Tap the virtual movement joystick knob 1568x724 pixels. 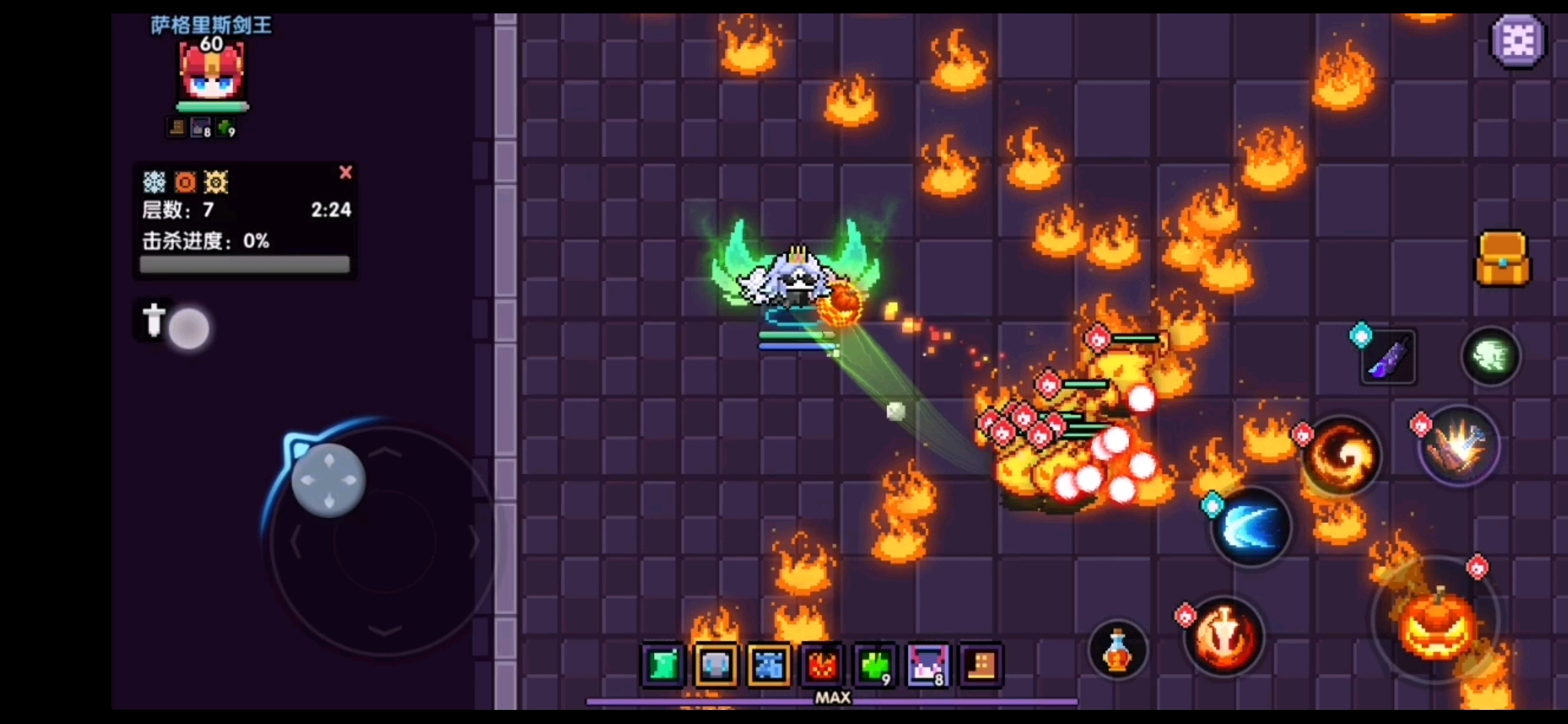click(328, 480)
